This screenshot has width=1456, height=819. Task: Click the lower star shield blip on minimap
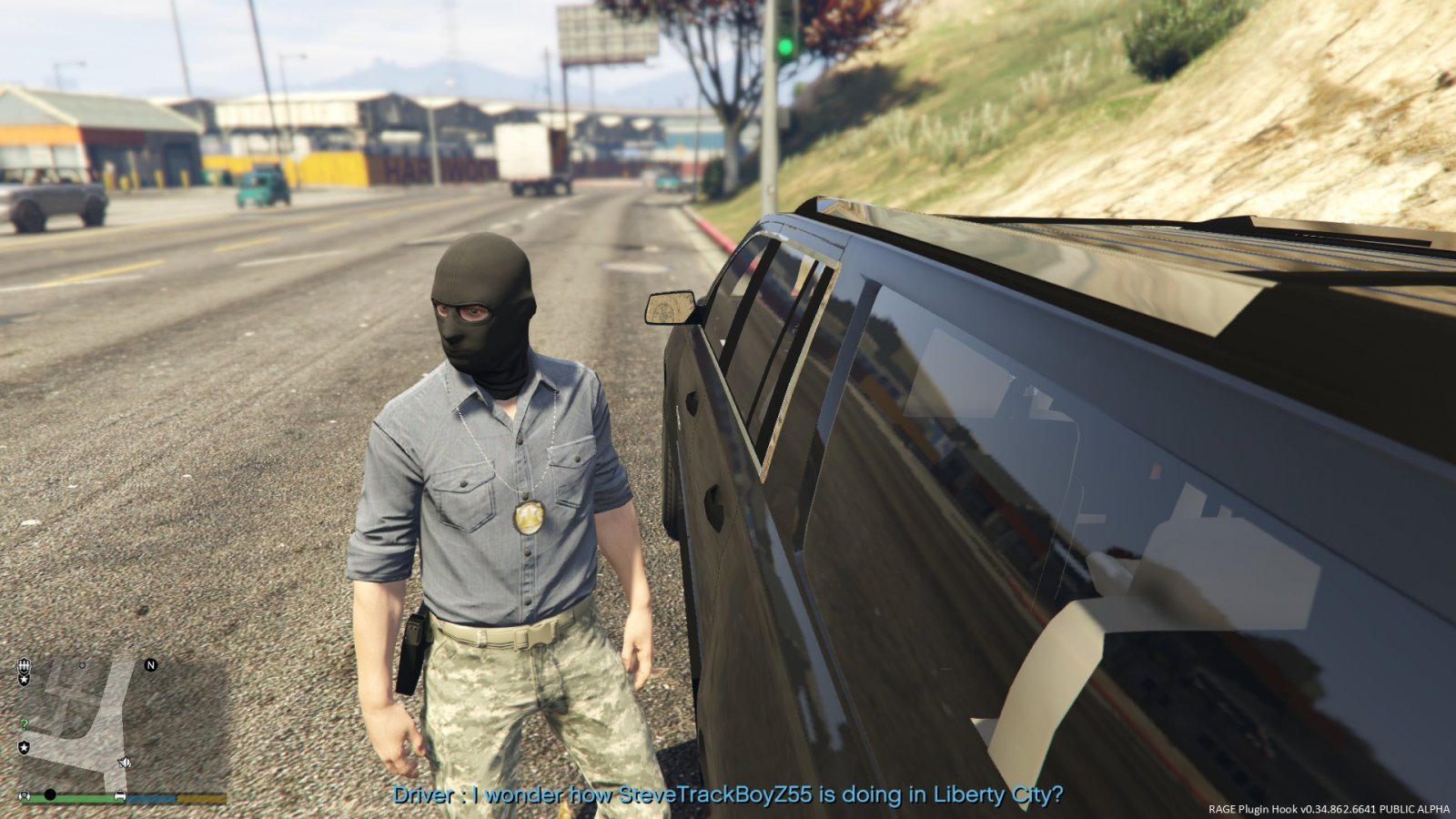[24, 746]
